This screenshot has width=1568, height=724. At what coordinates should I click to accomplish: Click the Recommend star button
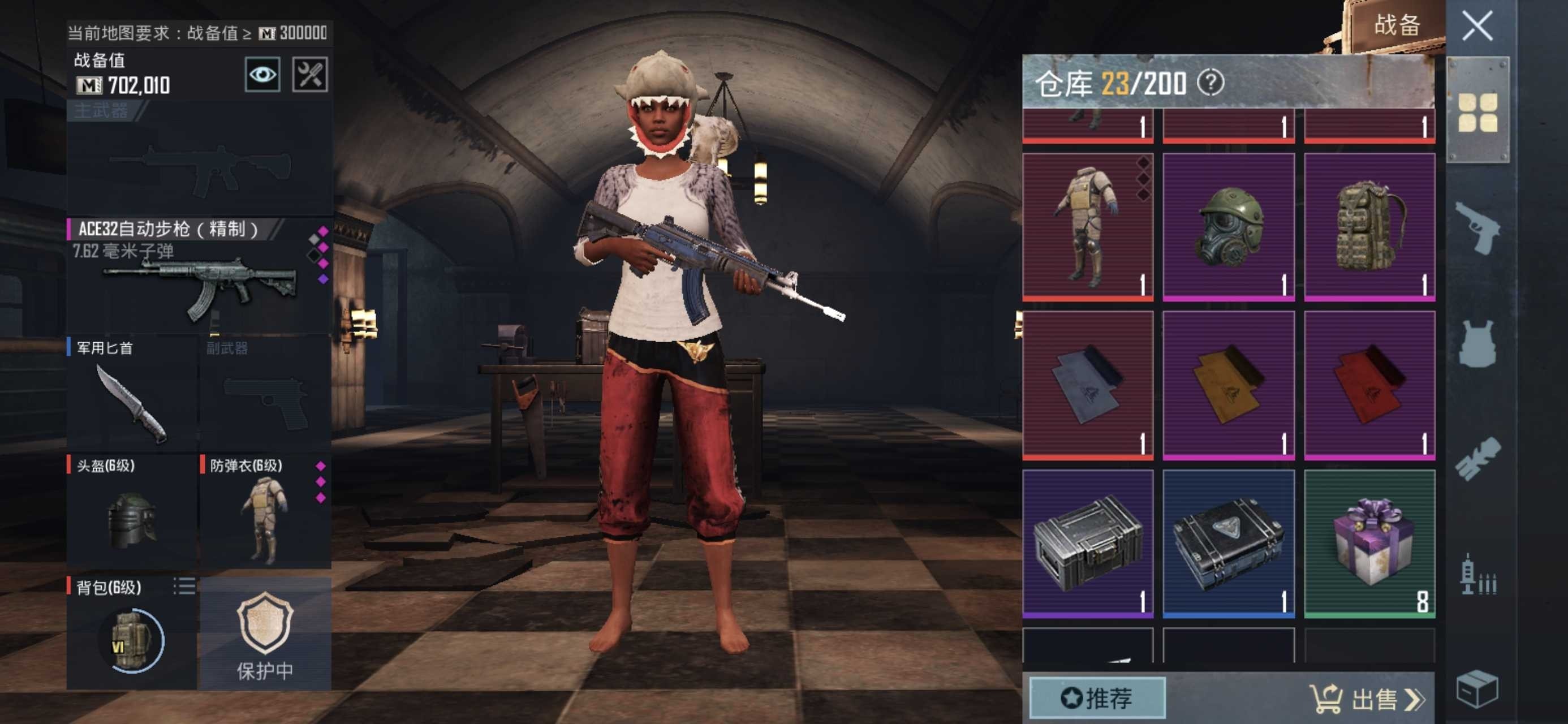(x=1097, y=698)
